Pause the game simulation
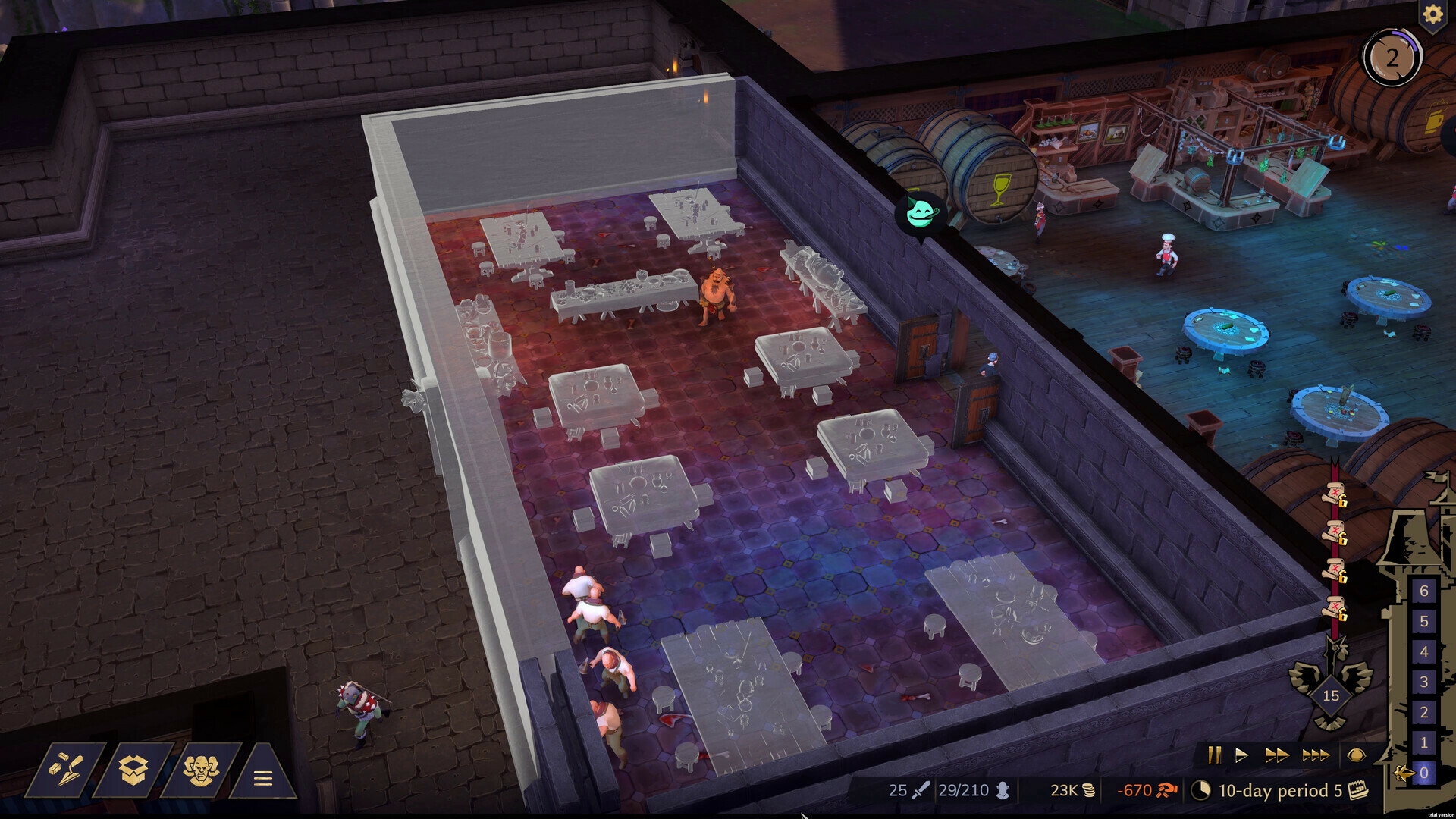Viewport: 1456px width, 819px height. [x=1216, y=755]
